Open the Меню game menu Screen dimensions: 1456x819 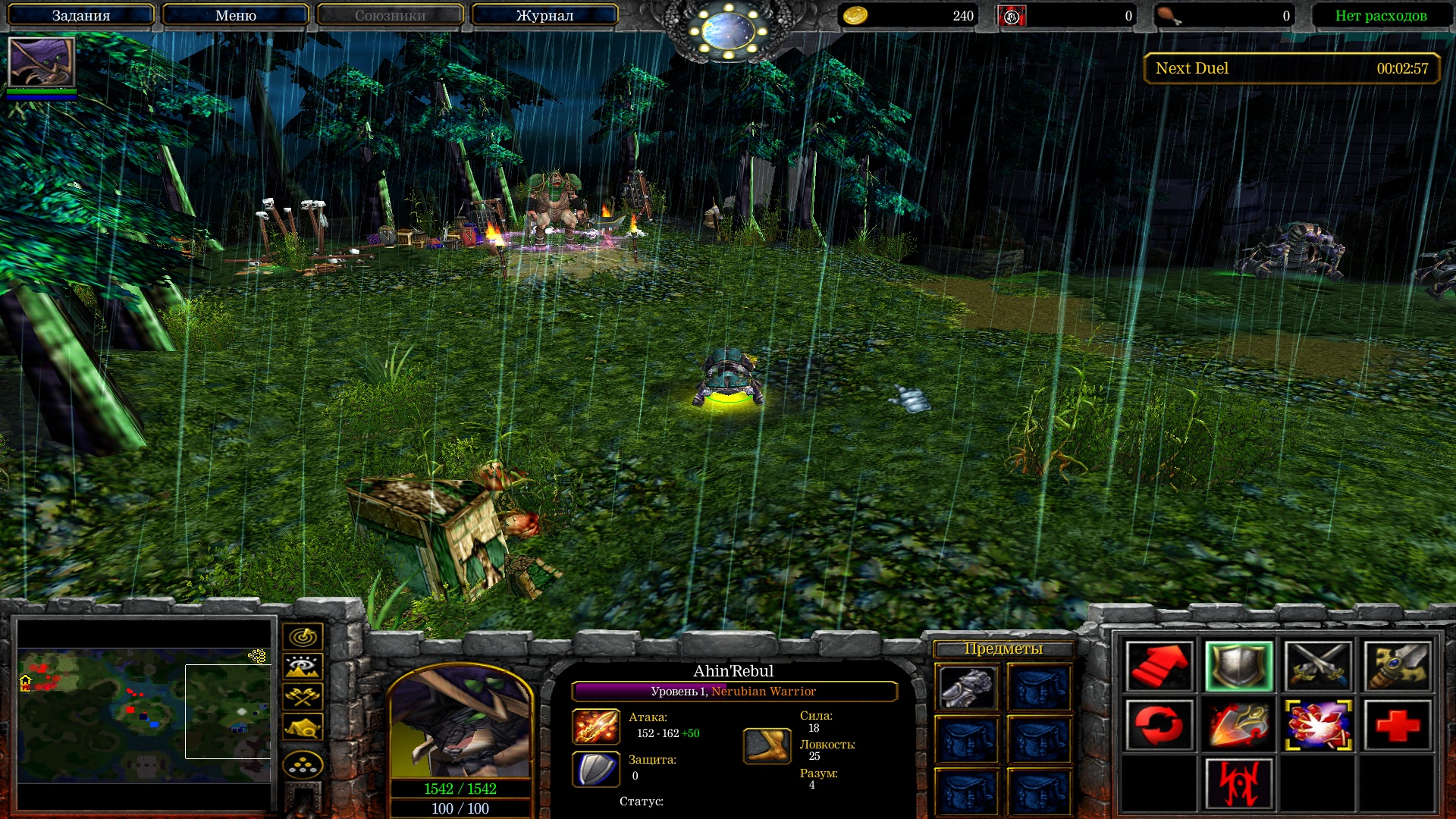(235, 15)
